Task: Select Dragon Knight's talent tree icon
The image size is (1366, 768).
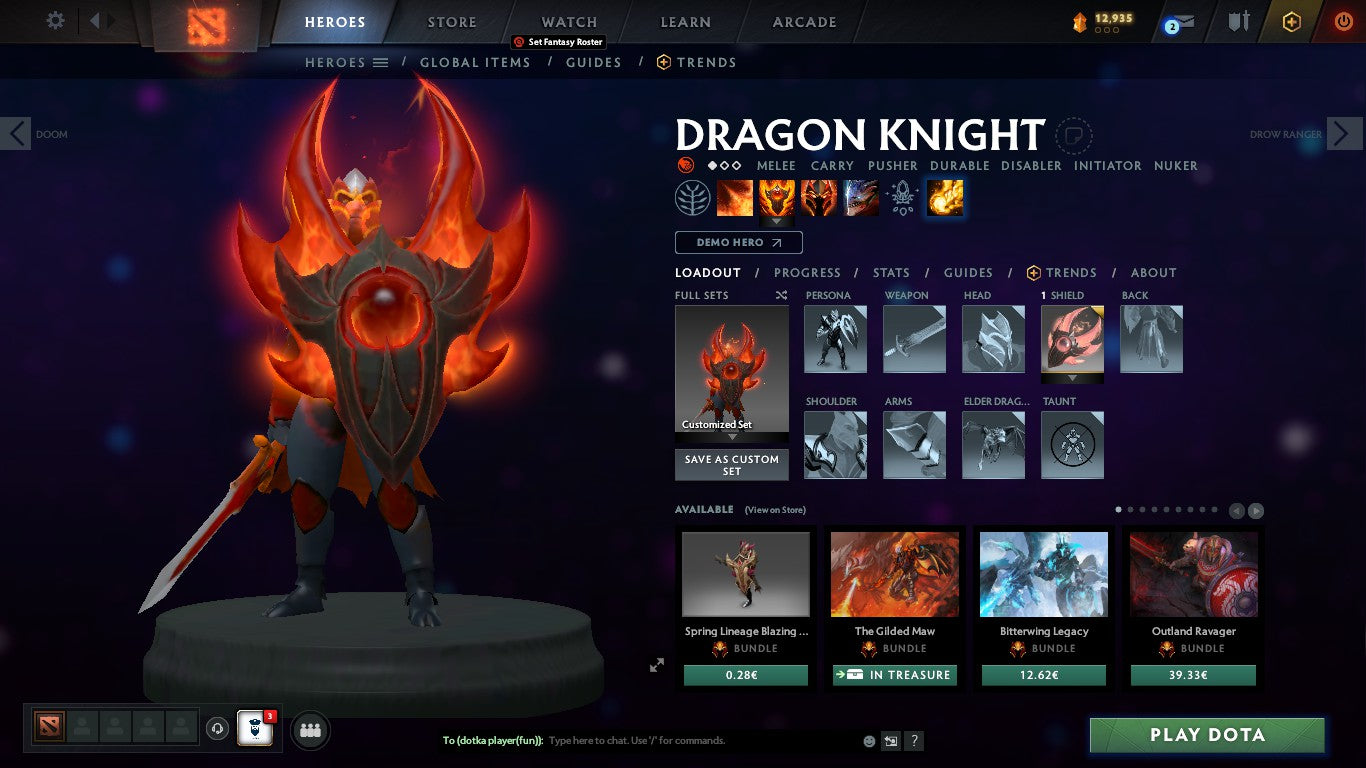Action: coord(694,197)
